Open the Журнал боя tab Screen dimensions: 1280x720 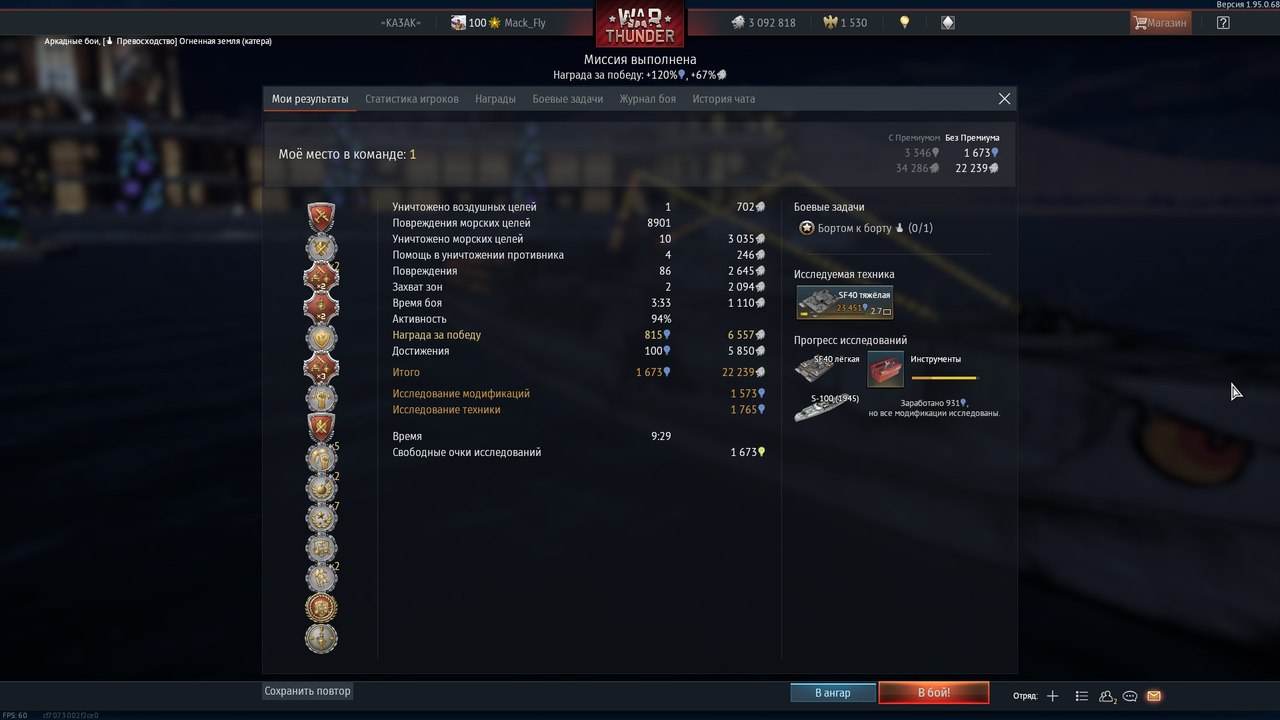tap(647, 99)
